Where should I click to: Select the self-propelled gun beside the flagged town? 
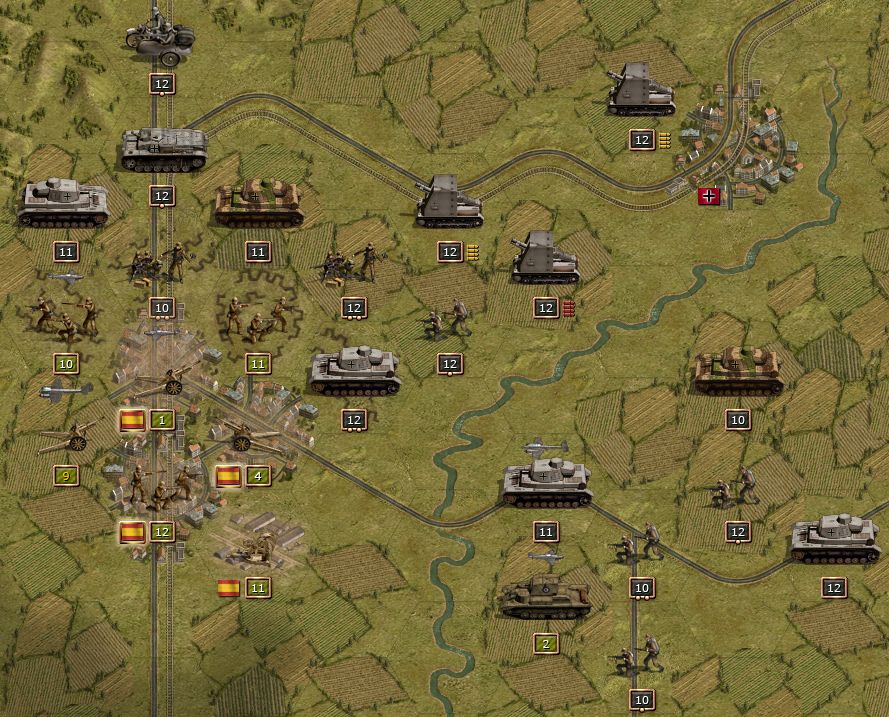(641, 90)
